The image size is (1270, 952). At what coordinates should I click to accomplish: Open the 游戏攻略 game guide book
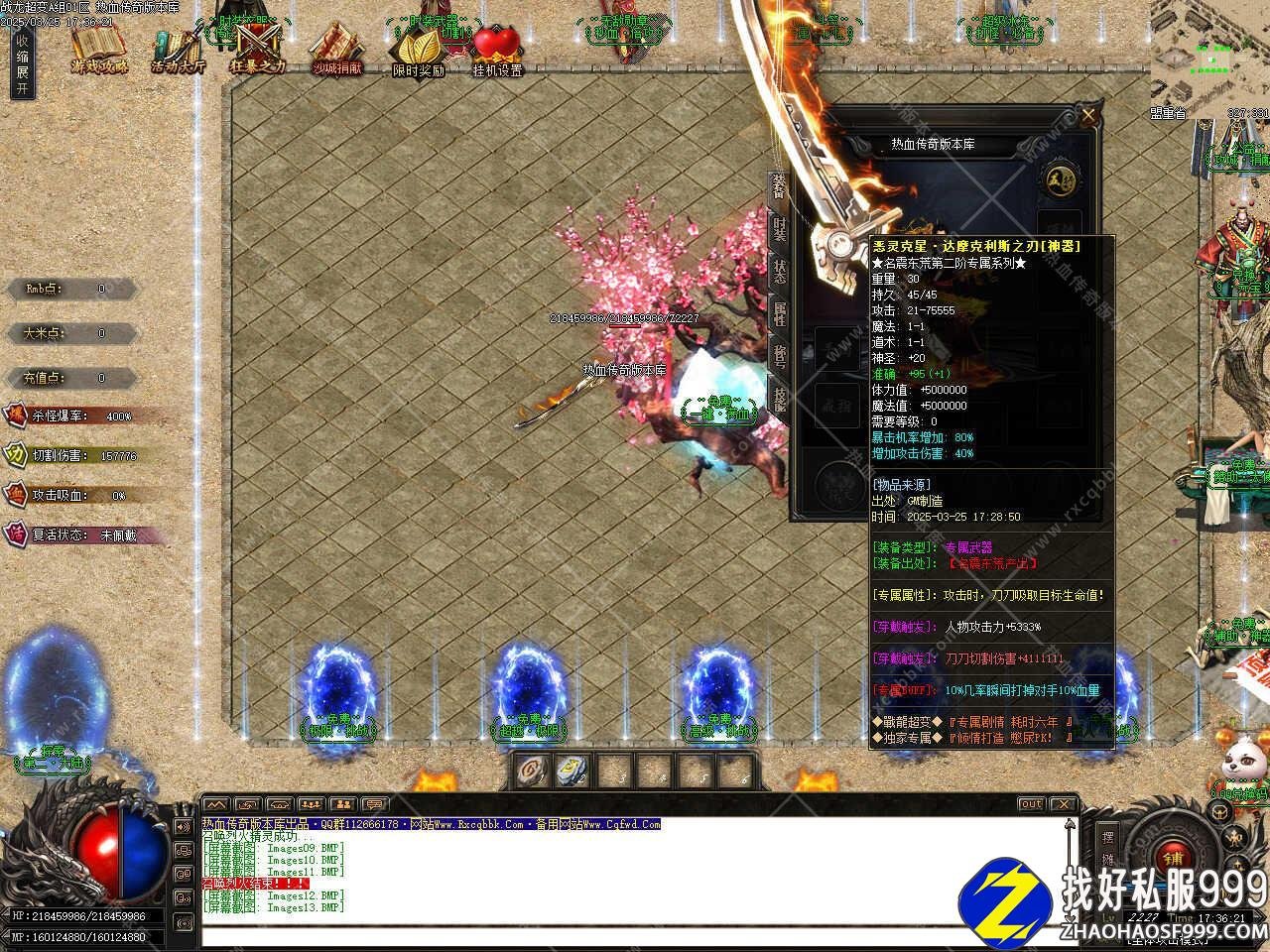coord(99,48)
